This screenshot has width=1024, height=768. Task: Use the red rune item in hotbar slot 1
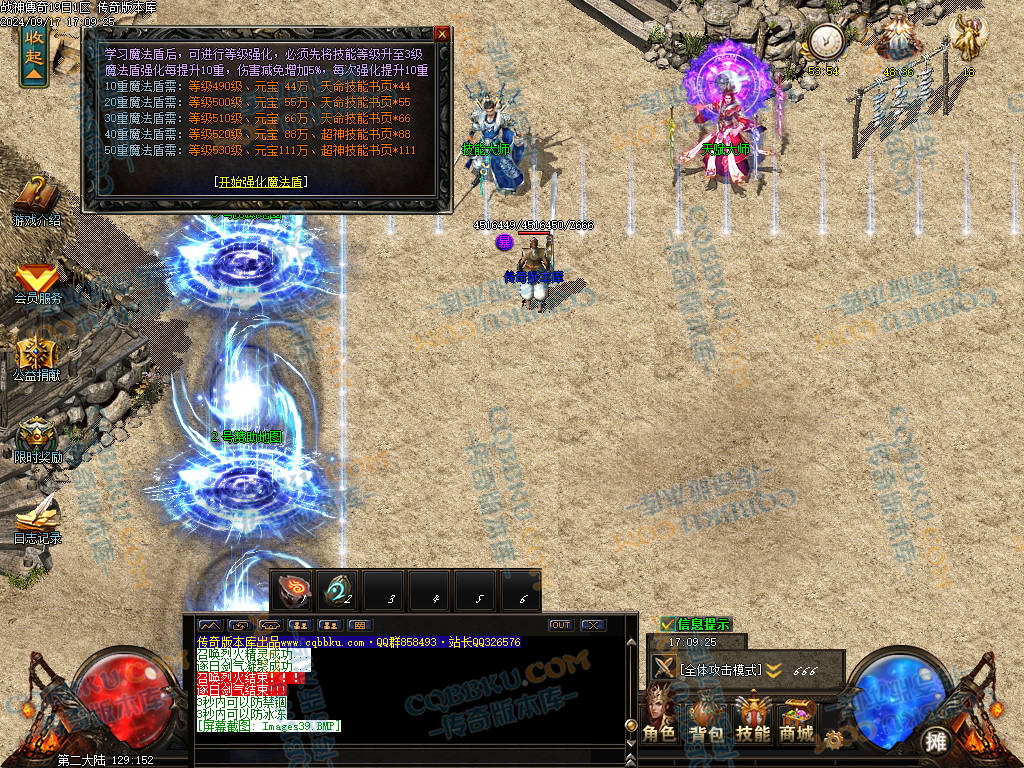point(294,590)
